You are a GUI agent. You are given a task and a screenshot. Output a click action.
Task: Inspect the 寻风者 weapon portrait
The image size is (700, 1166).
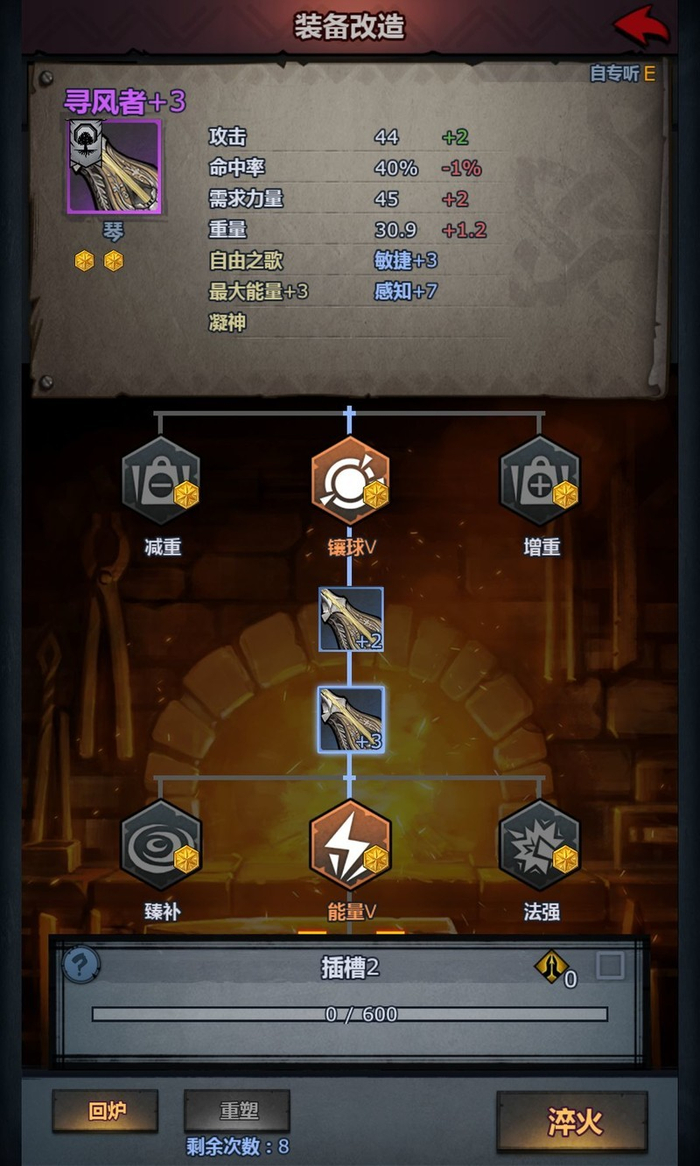[114, 166]
